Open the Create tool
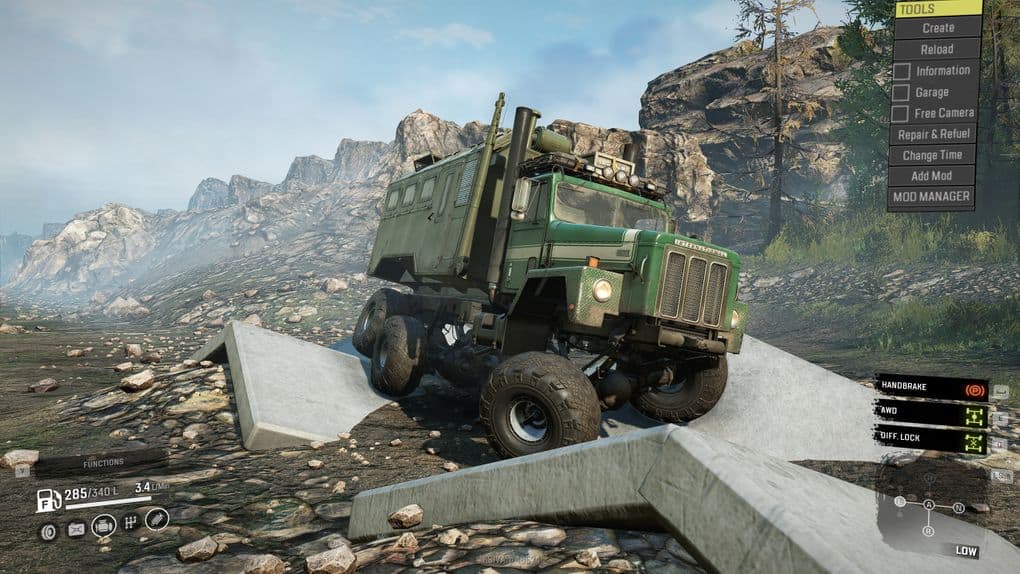1020x574 pixels. 937,28
